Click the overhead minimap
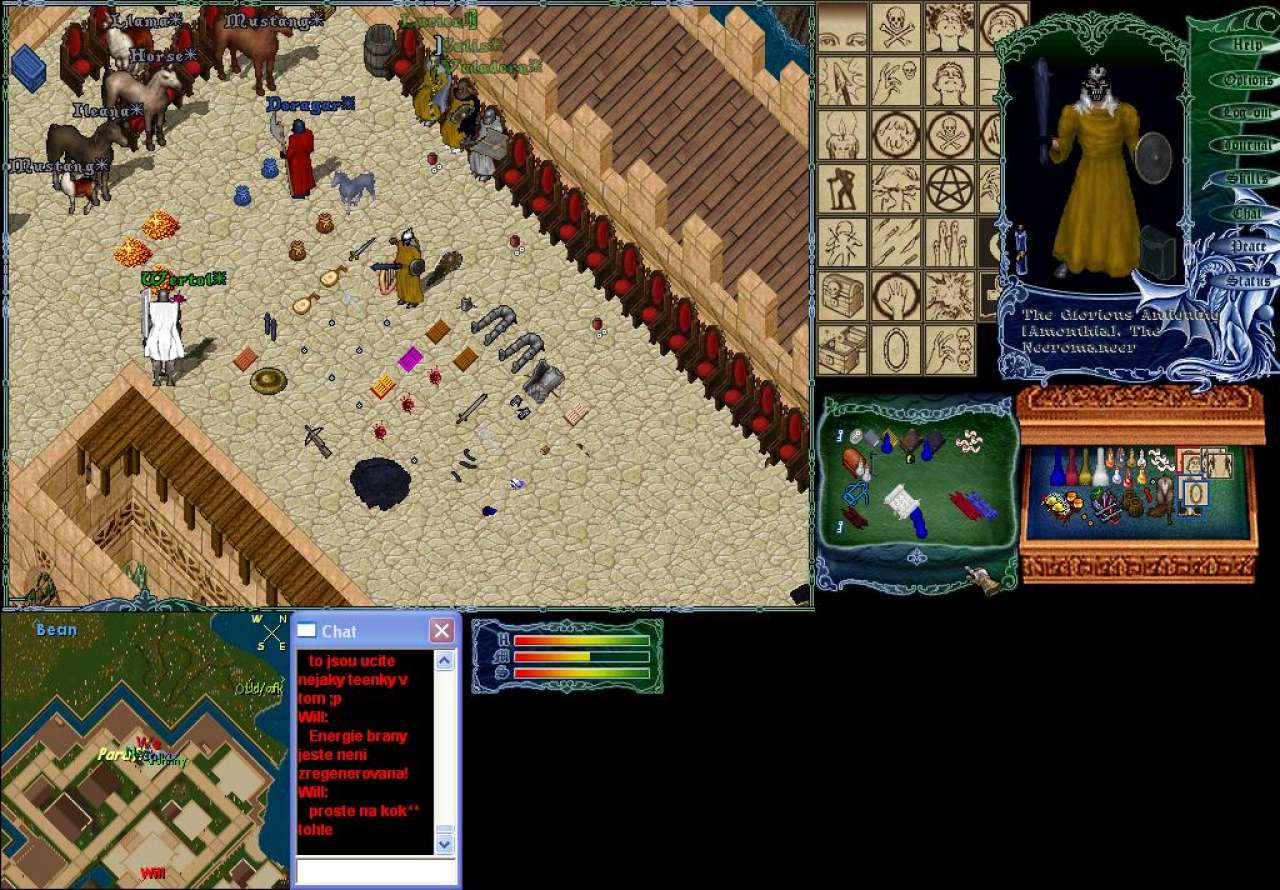The height and width of the screenshot is (890, 1280). click(x=145, y=750)
